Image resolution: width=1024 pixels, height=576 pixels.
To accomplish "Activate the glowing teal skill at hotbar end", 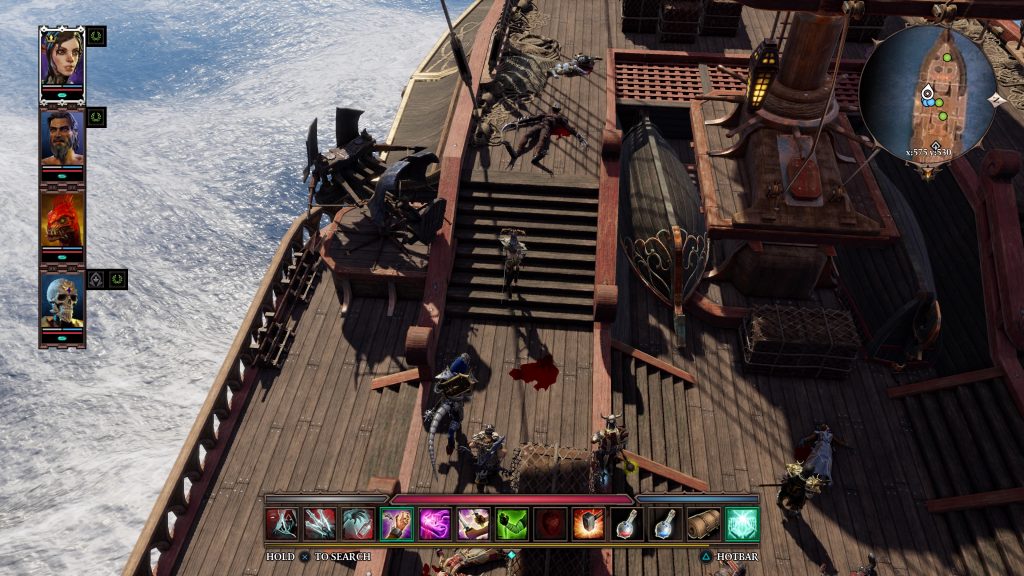I will point(742,524).
